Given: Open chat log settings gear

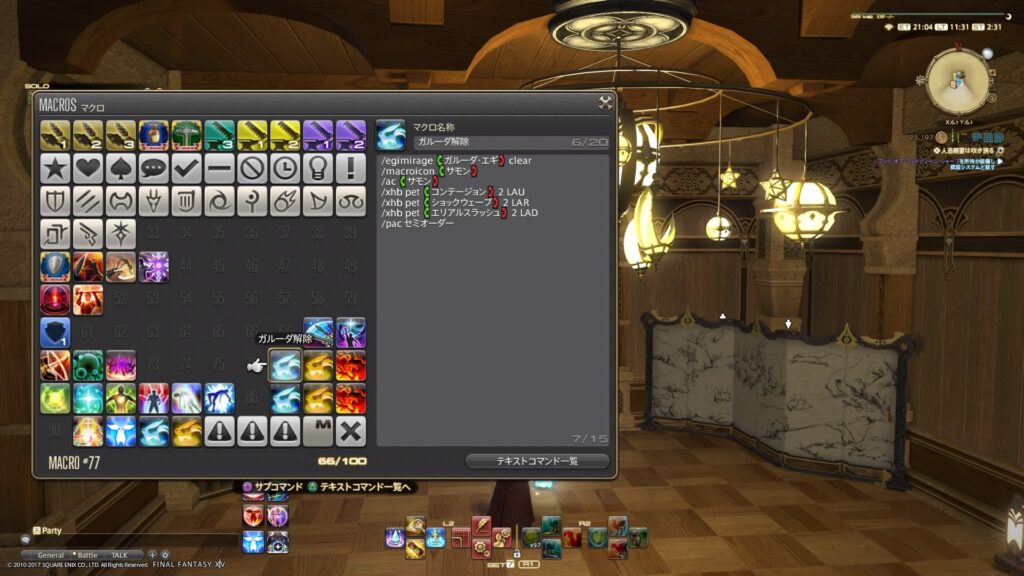Looking at the screenshot, I should click(x=166, y=555).
